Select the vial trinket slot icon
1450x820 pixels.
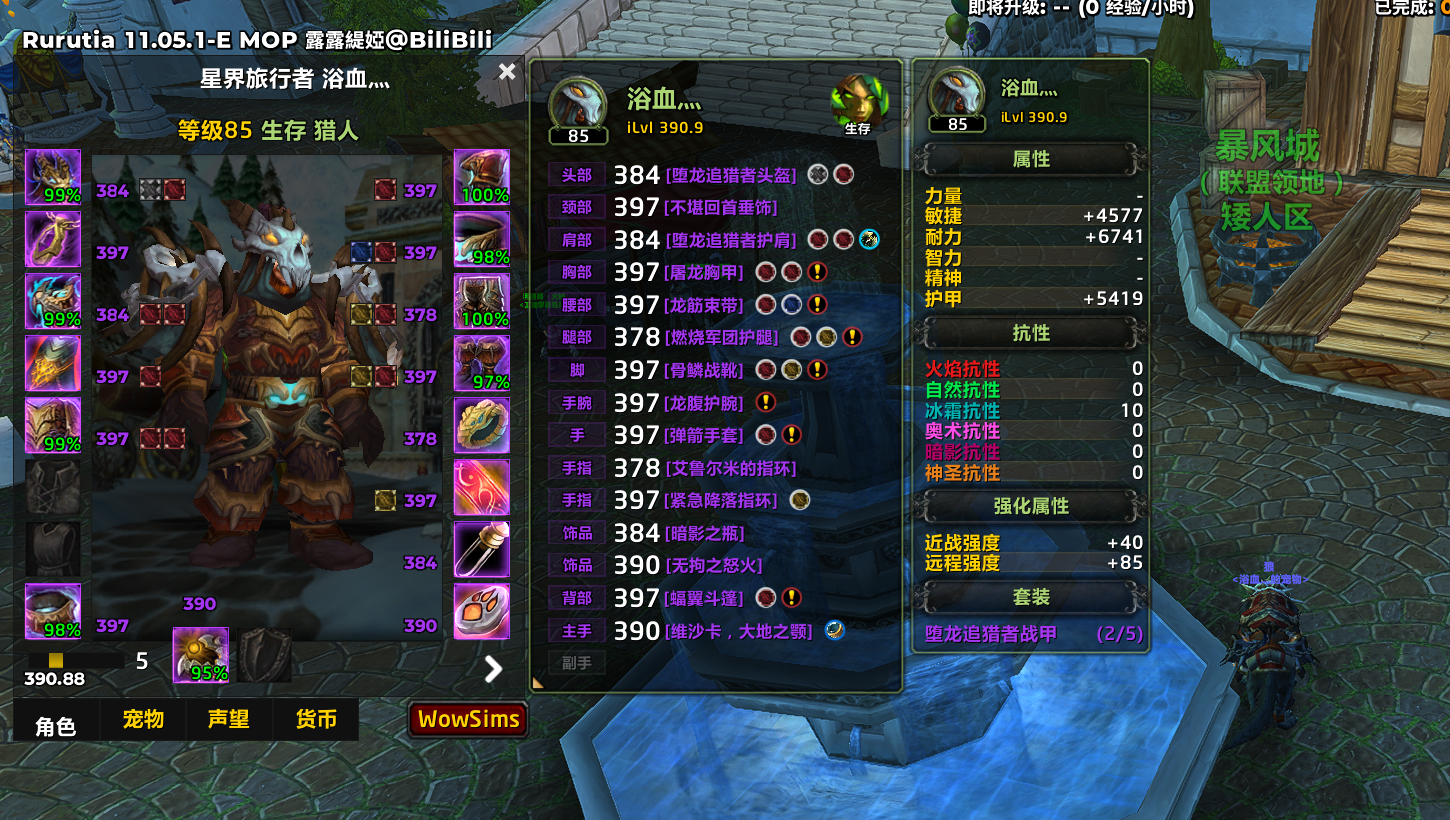[x=482, y=550]
